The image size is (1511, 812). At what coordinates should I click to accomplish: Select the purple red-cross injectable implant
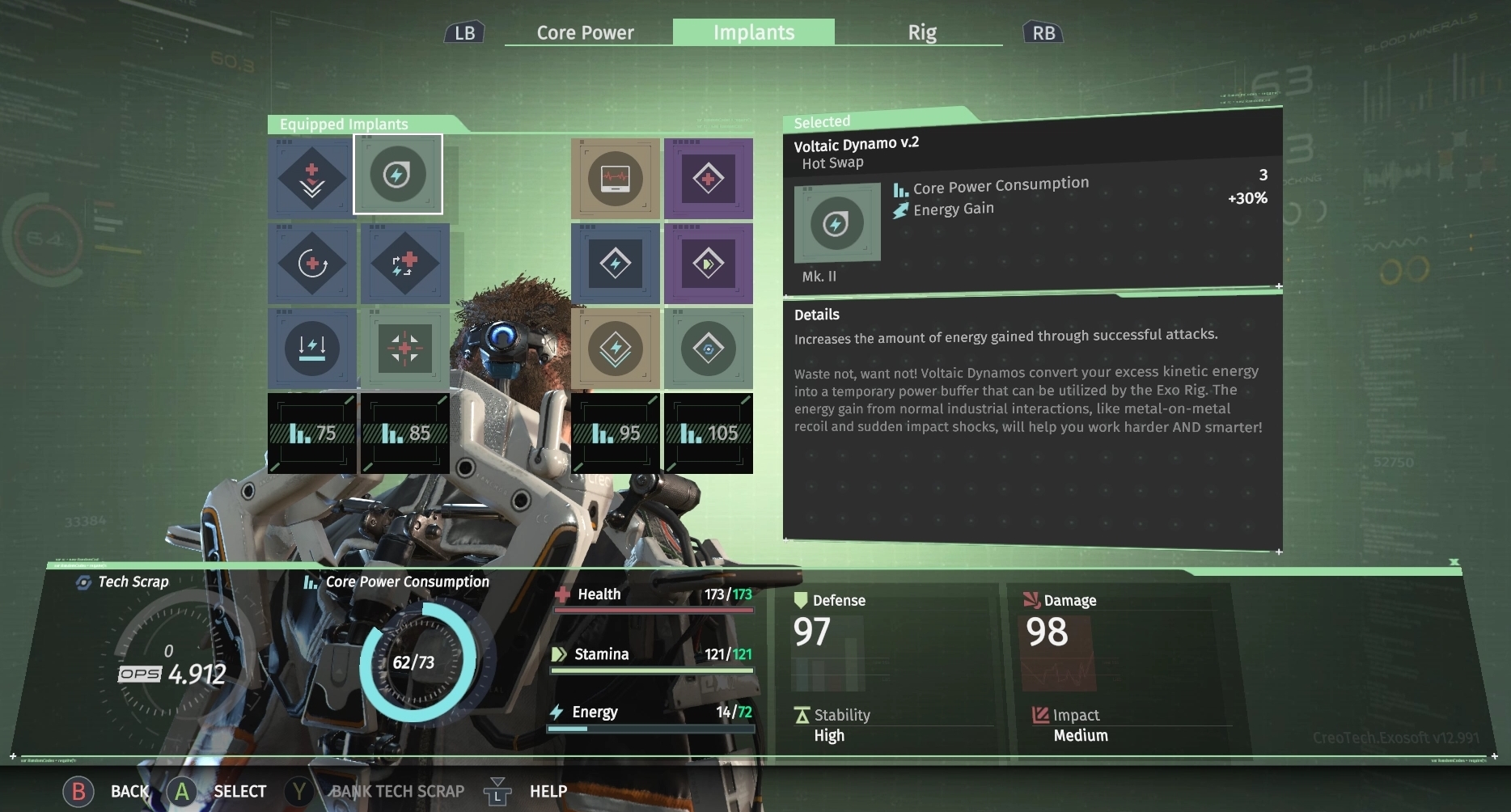[709, 178]
